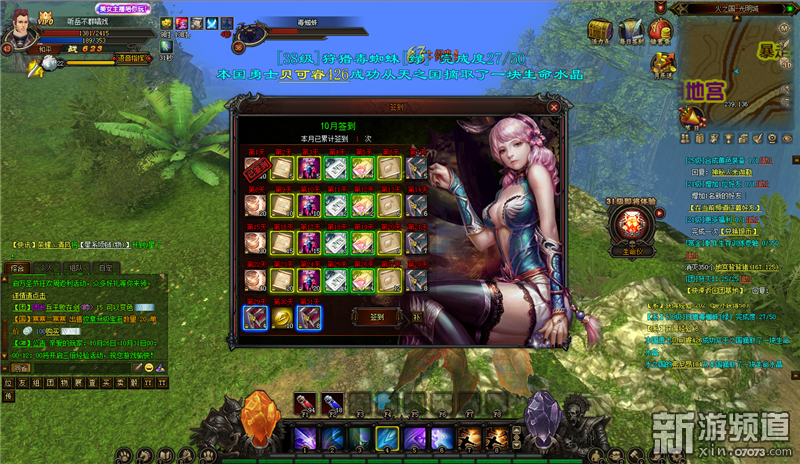Switch to the 组队 chat tab
800x464 pixels.
(75, 267)
